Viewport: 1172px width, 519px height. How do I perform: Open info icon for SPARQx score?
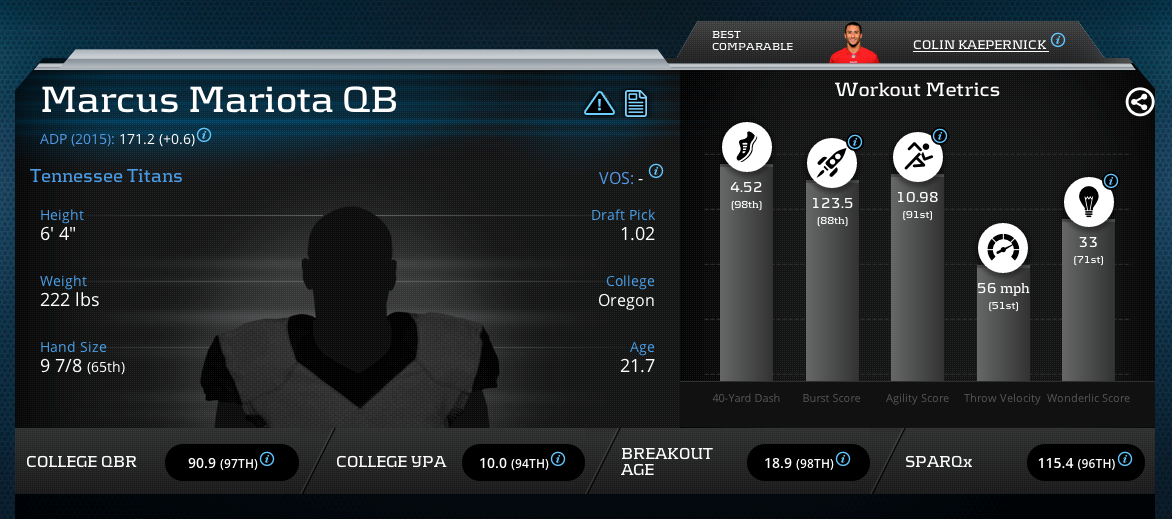(x=1126, y=460)
